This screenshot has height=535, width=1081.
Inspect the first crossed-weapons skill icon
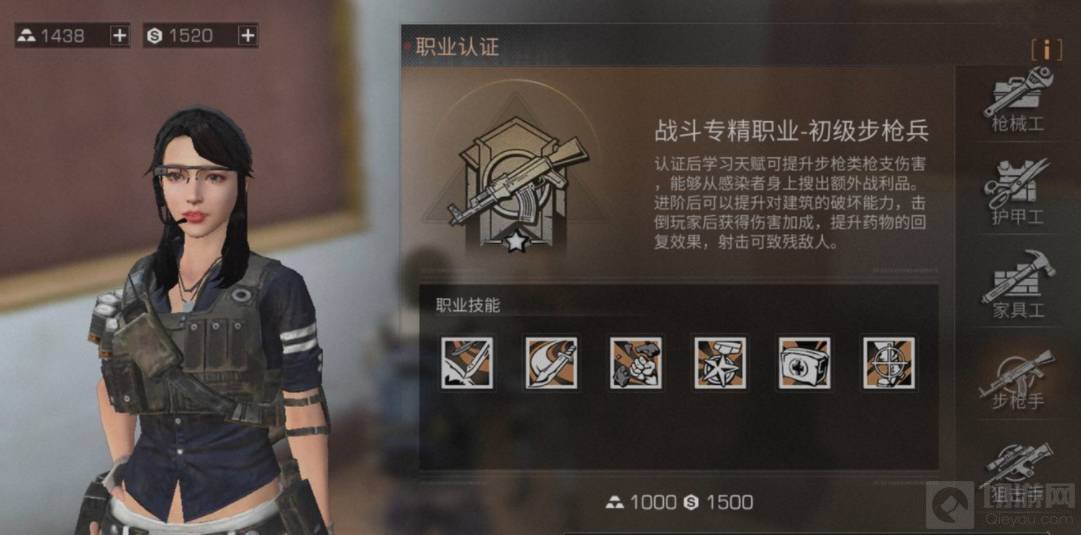tap(467, 362)
